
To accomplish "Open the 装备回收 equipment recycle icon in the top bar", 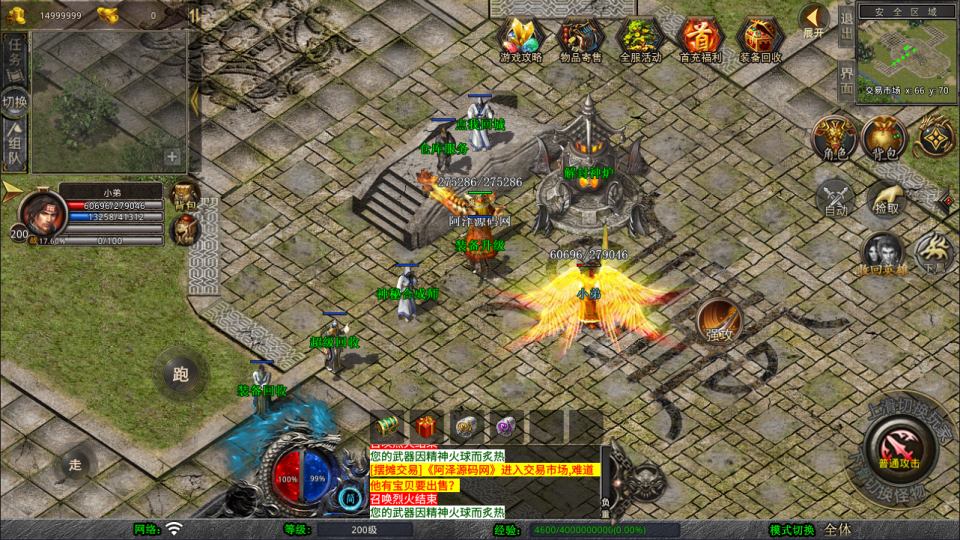I will coord(759,38).
